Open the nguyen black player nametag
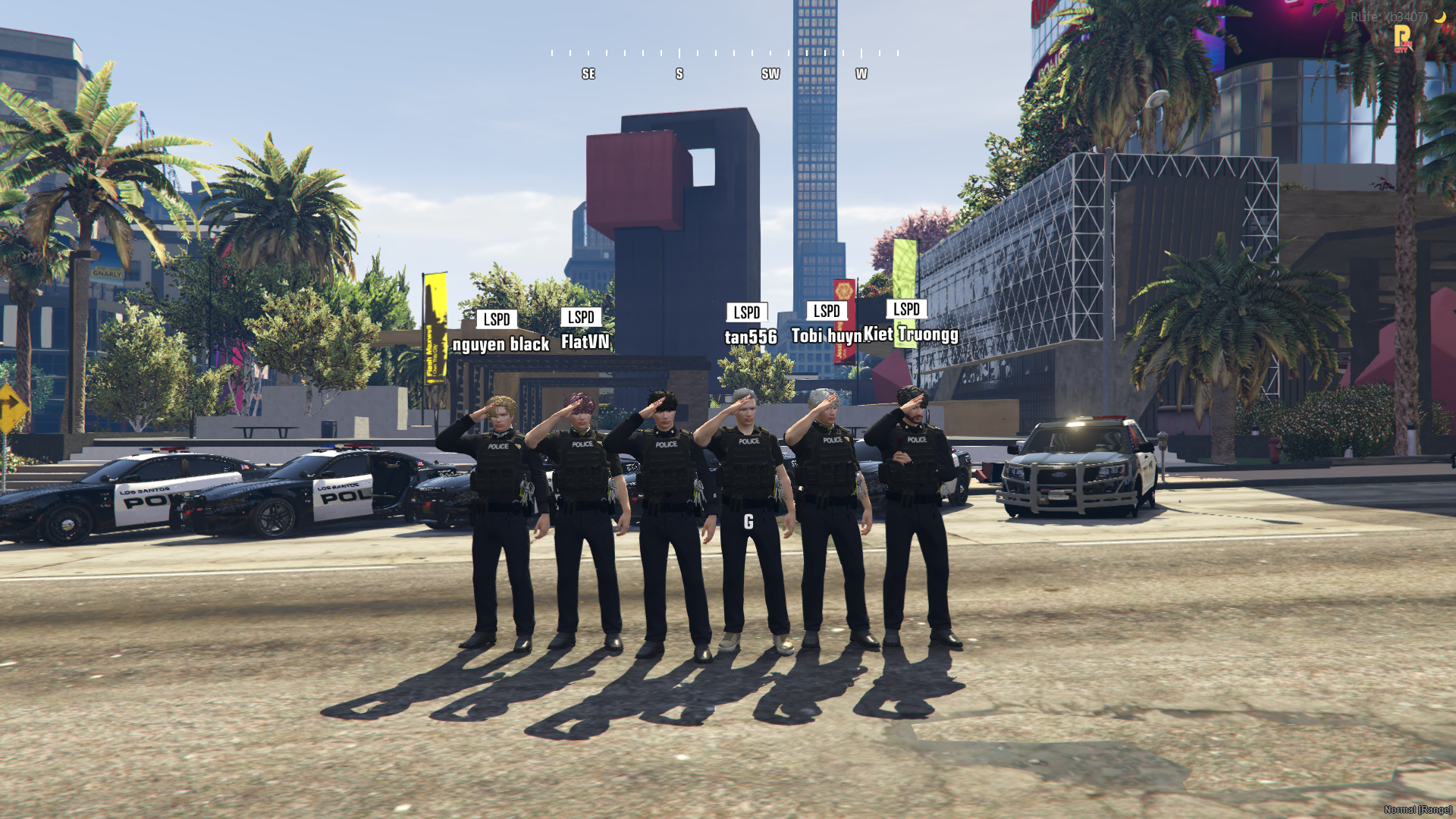The width and height of the screenshot is (1456, 819). [x=500, y=344]
